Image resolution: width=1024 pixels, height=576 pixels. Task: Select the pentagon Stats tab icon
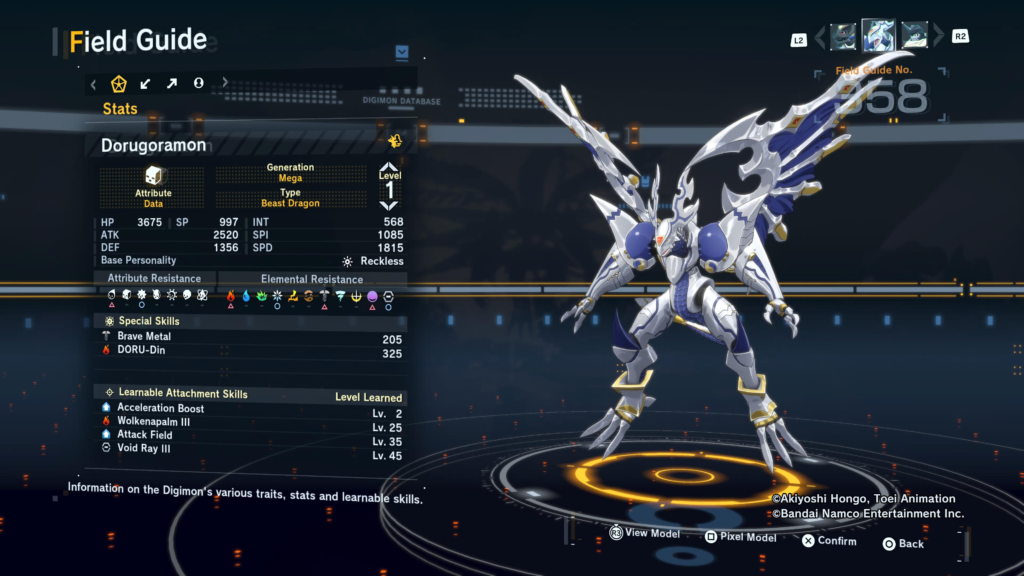point(118,83)
